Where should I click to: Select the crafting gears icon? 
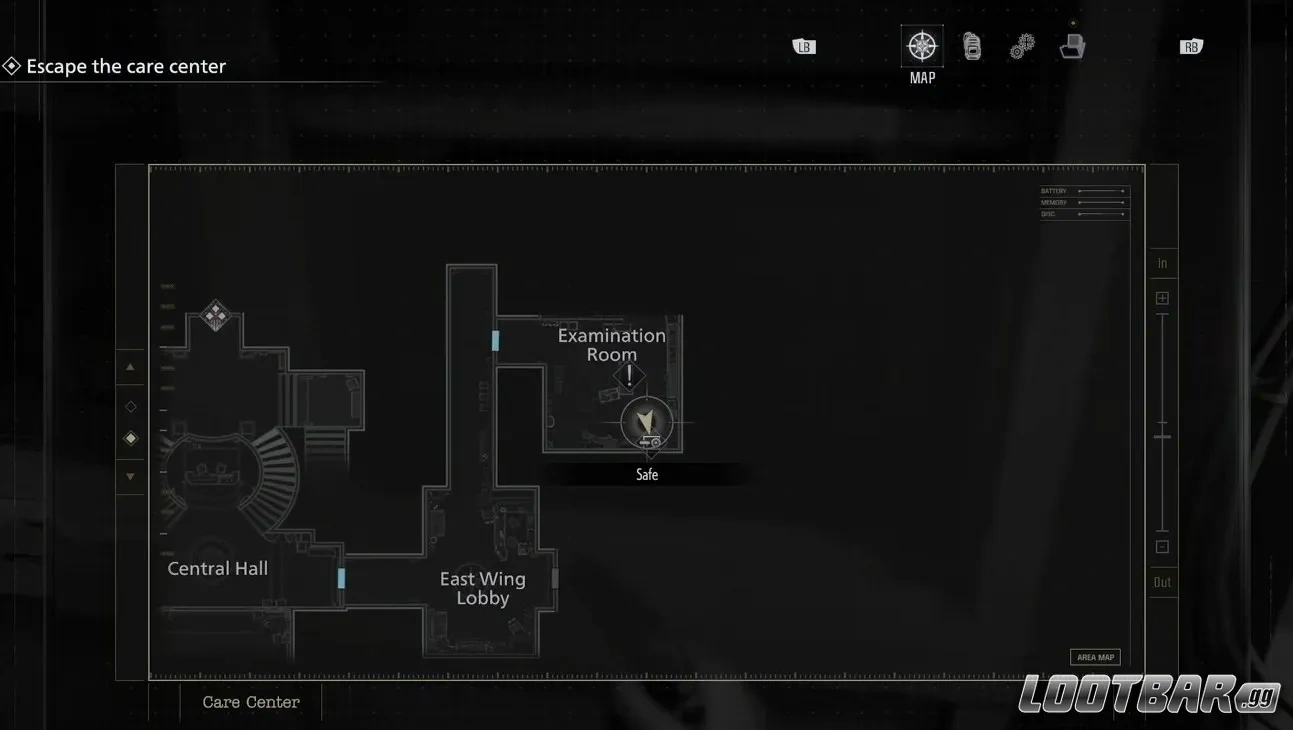tap(1021, 45)
